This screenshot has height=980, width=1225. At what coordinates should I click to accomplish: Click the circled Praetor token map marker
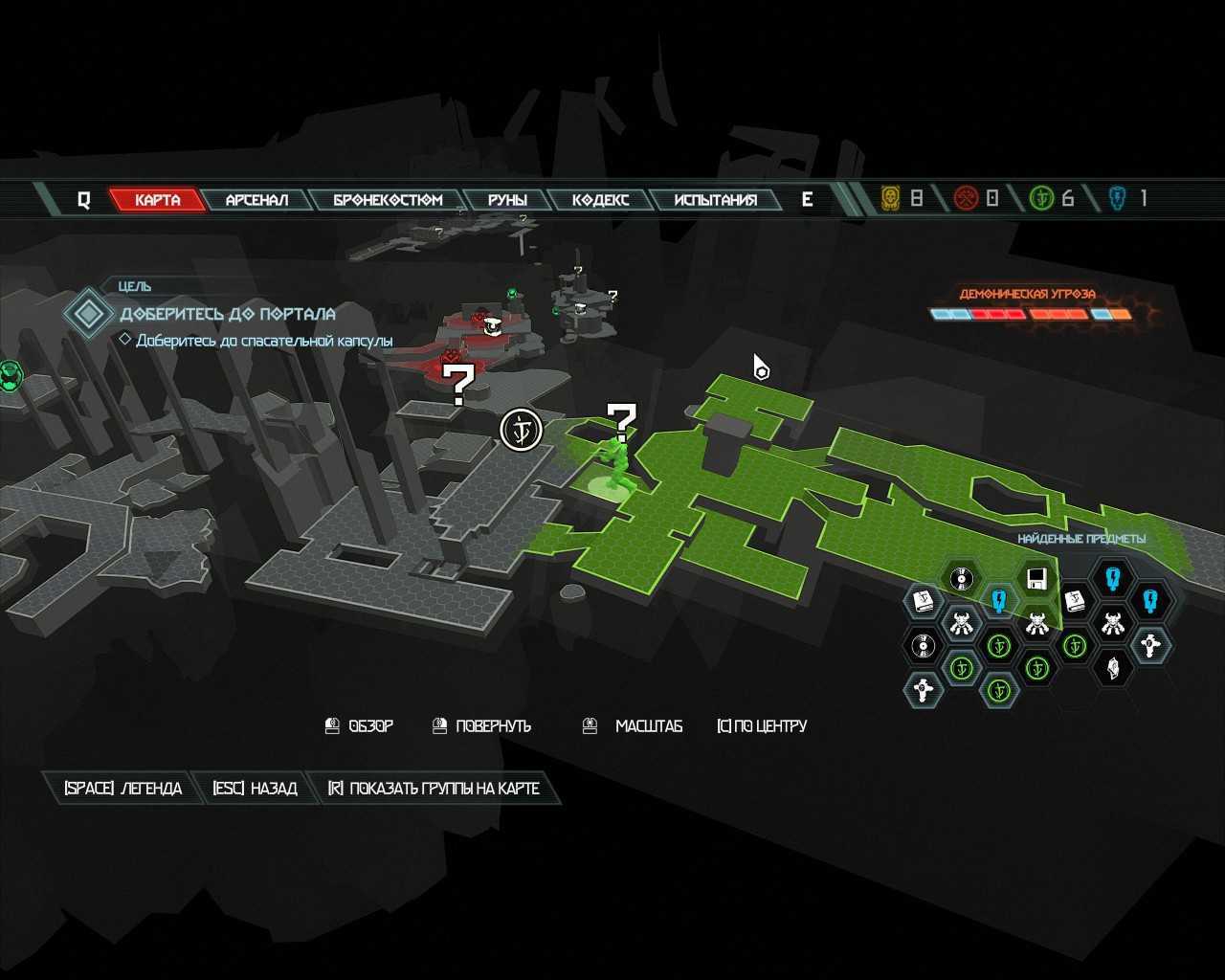tap(522, 429)
